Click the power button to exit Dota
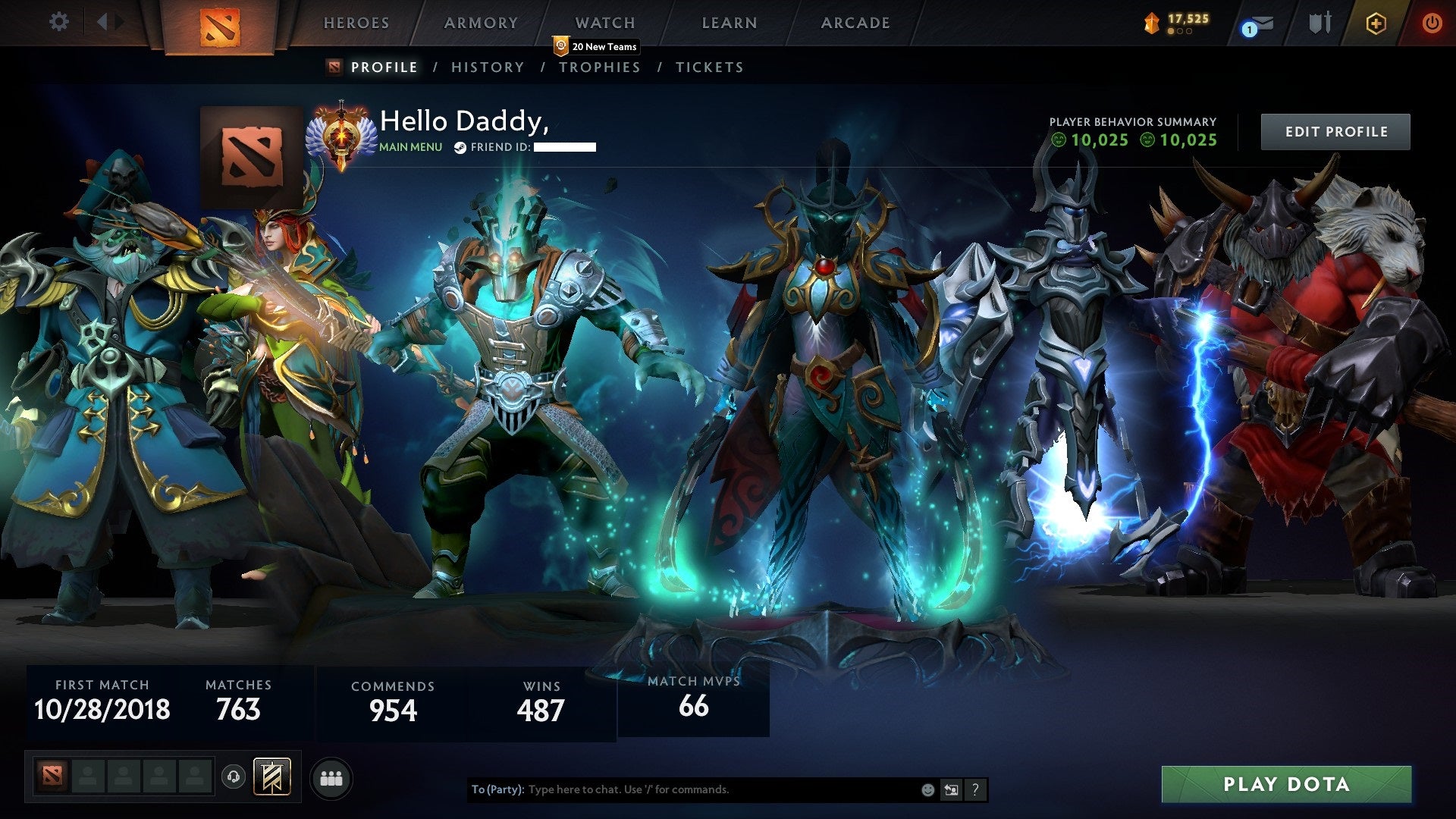 (x=1433, y=23)
